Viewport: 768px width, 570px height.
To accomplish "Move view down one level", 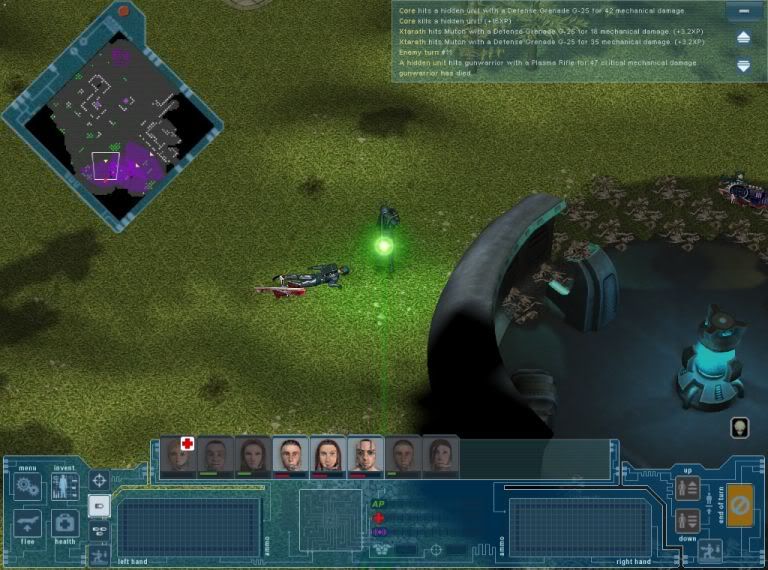I will (688, 519).
